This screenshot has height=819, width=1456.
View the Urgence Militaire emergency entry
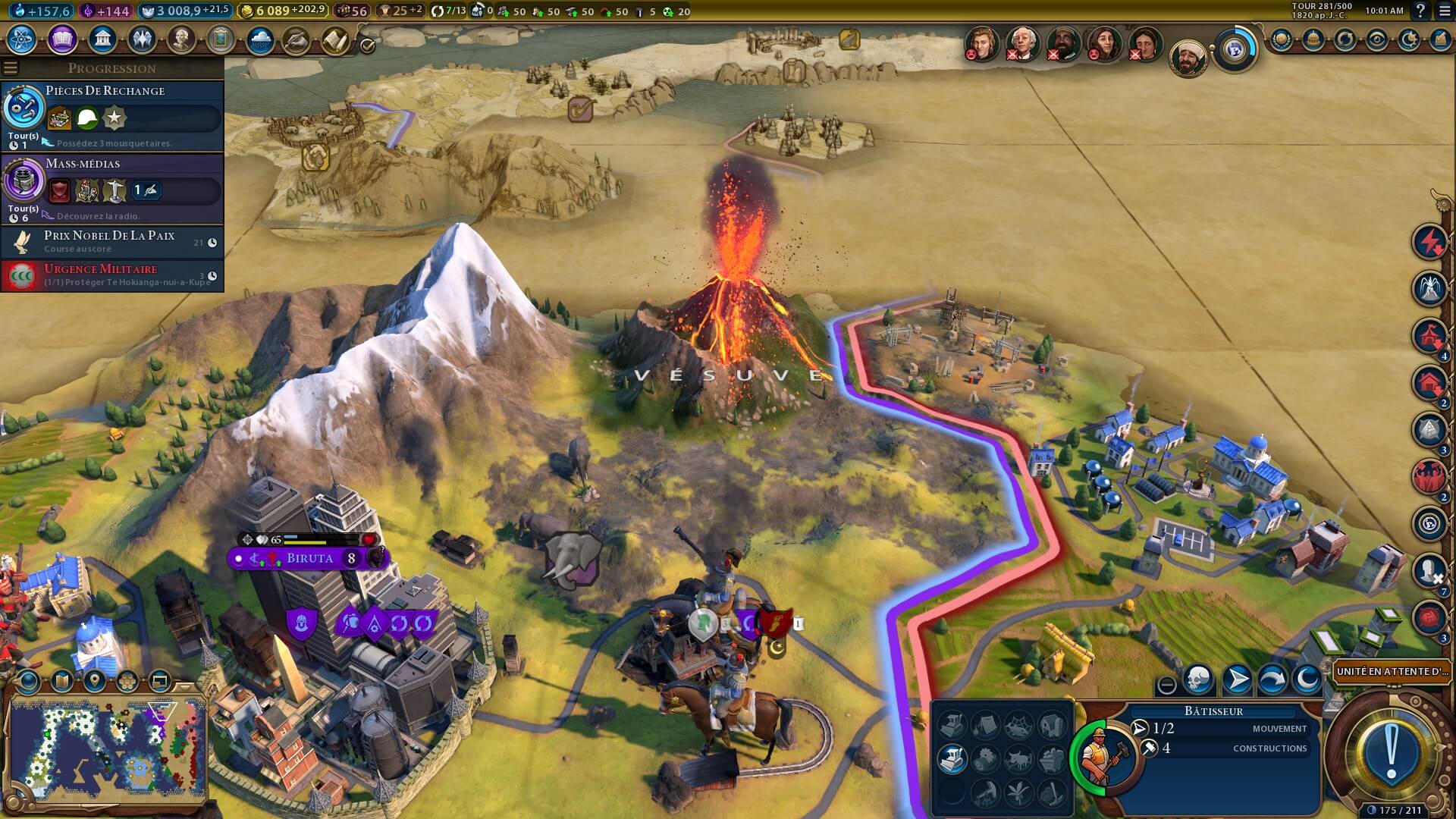(112, 275)
